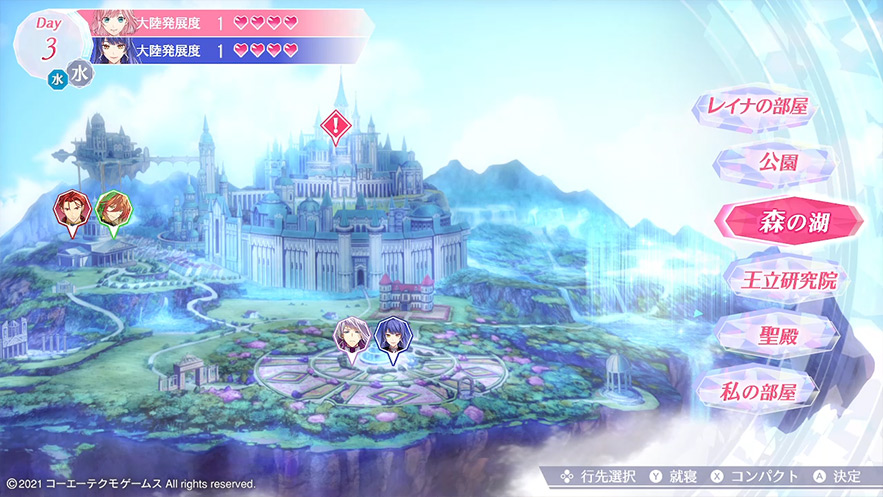Click the red exclamation marker above the castle

pyautogui.click(x=337, y=126)
